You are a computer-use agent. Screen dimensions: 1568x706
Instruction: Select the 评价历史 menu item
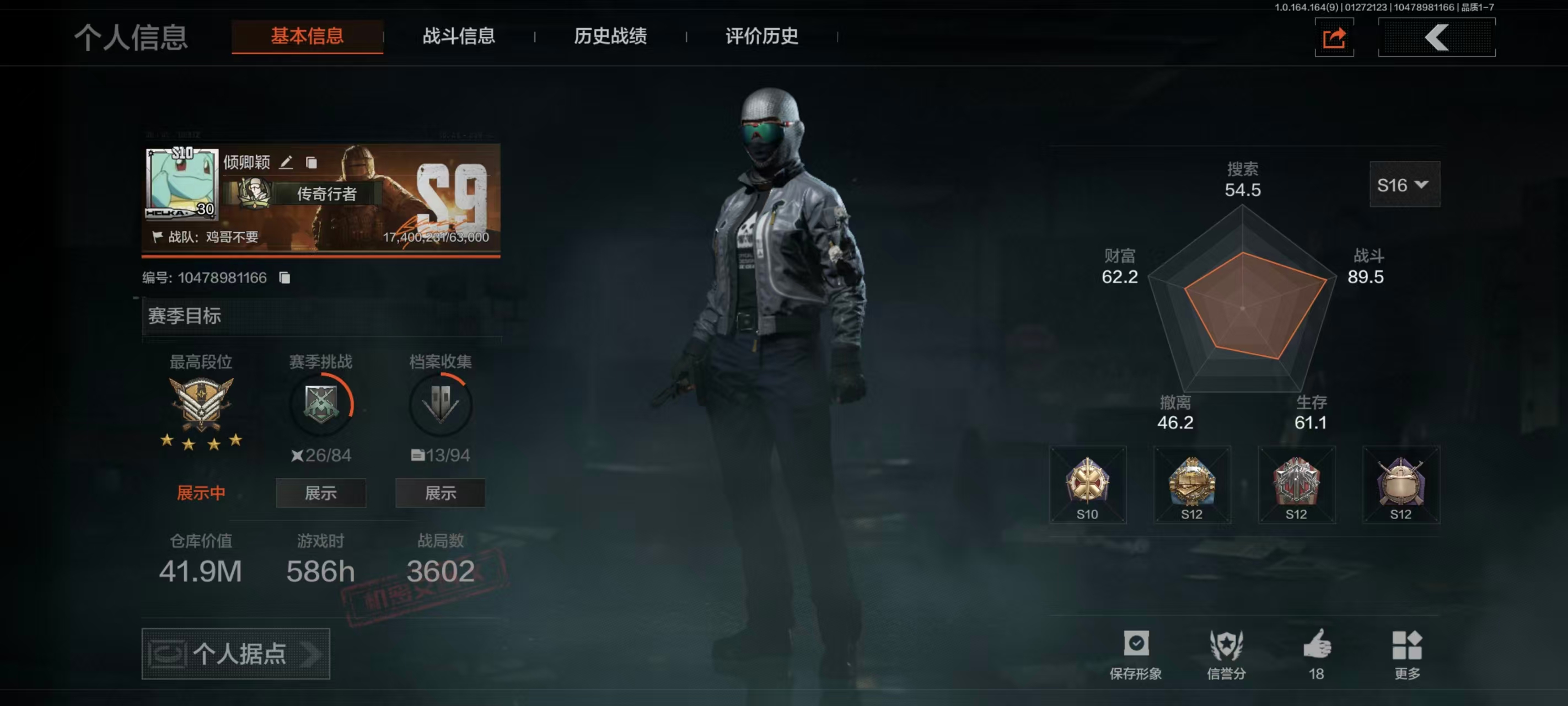[x=760, y=37]
